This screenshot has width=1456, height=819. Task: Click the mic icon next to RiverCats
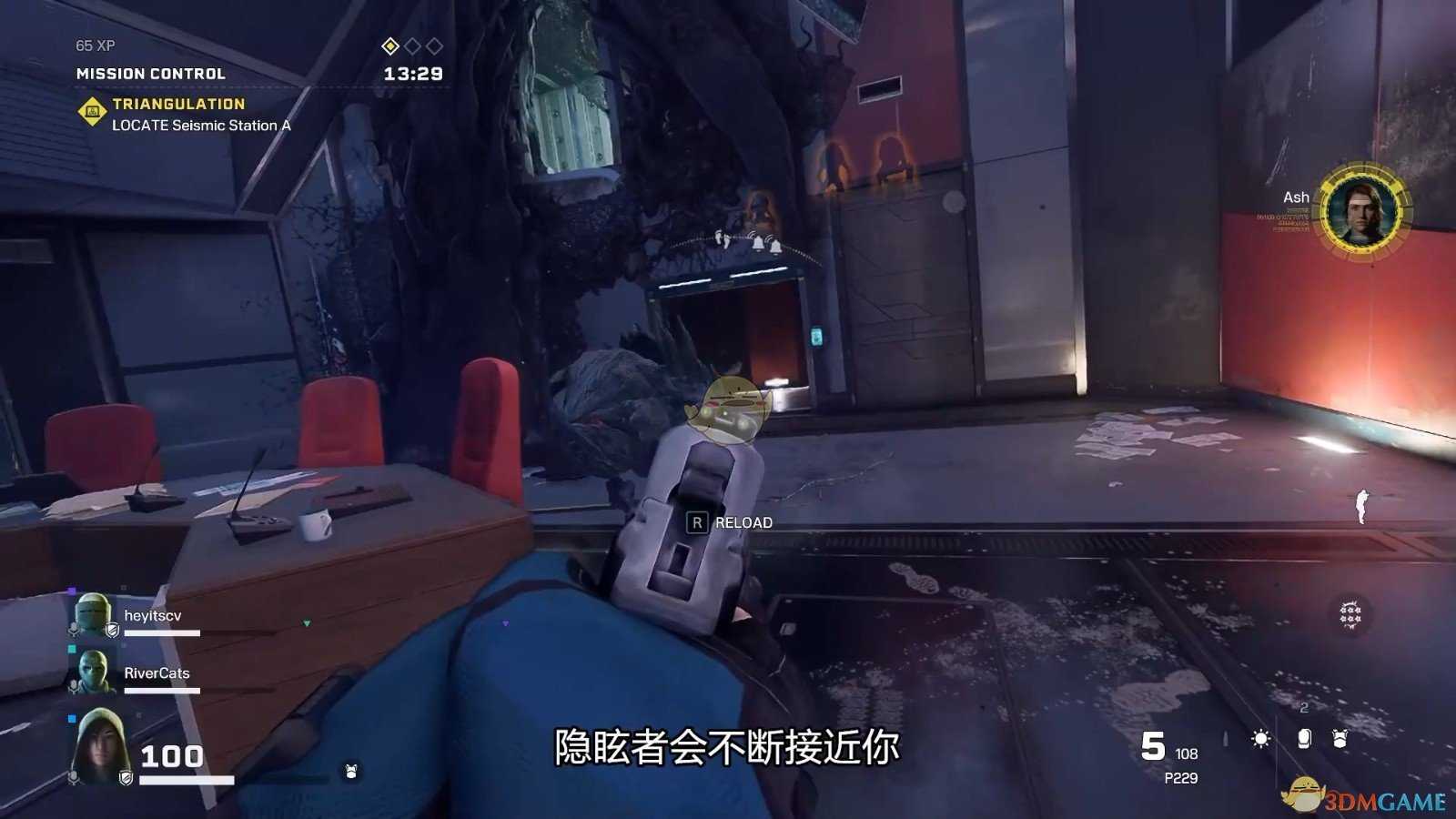tap(73, 684)
